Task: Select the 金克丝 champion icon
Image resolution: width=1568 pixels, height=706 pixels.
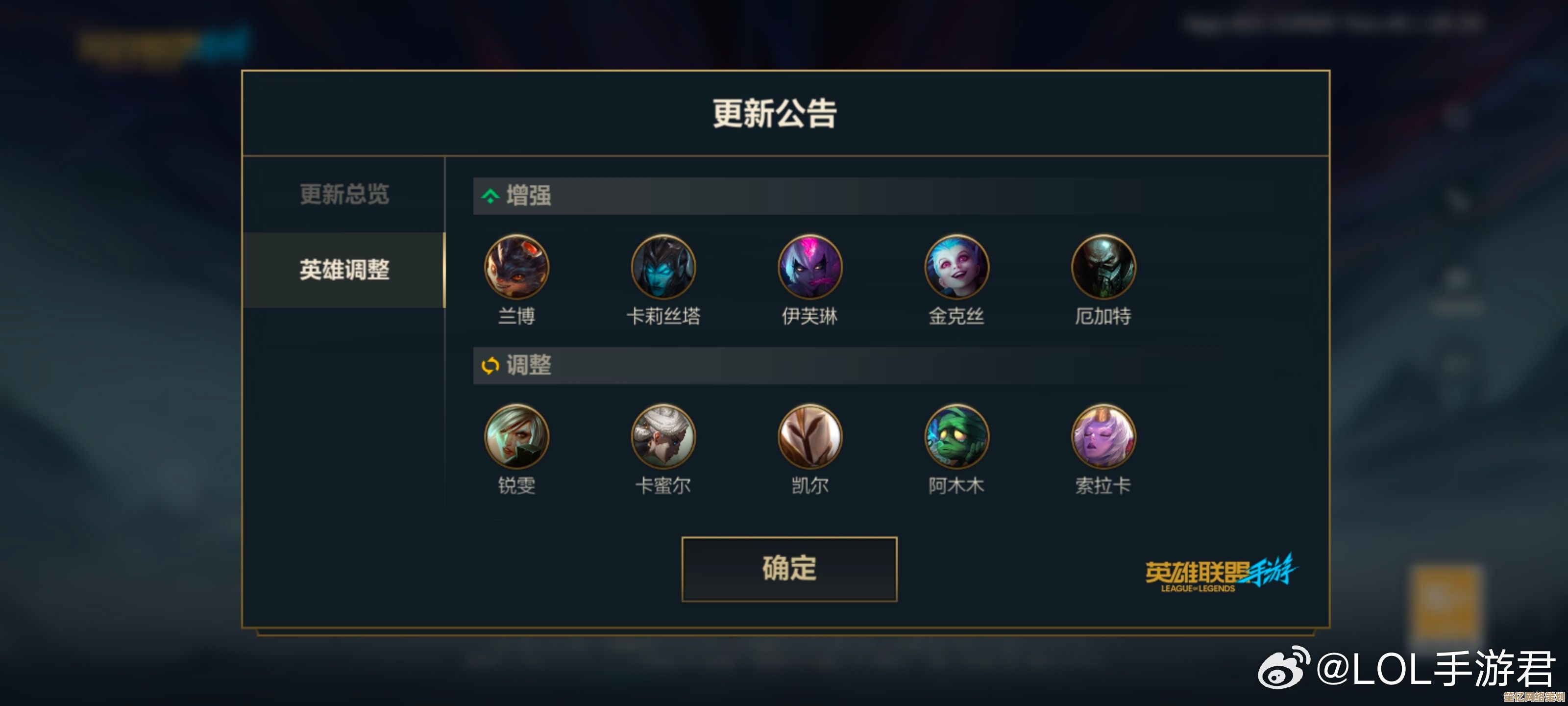Action: pos(957,267)
